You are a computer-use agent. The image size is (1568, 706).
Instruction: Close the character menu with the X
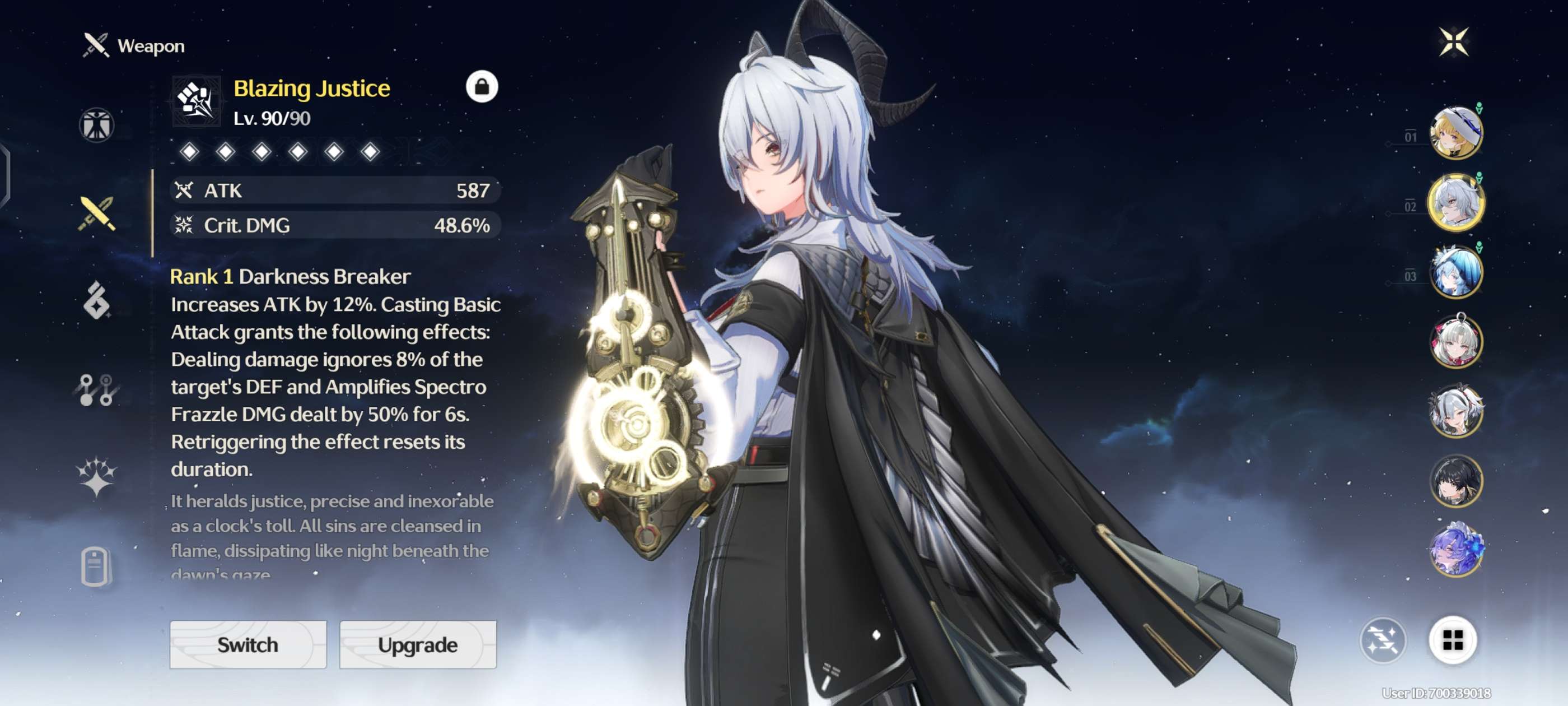tap(1454, 42)
